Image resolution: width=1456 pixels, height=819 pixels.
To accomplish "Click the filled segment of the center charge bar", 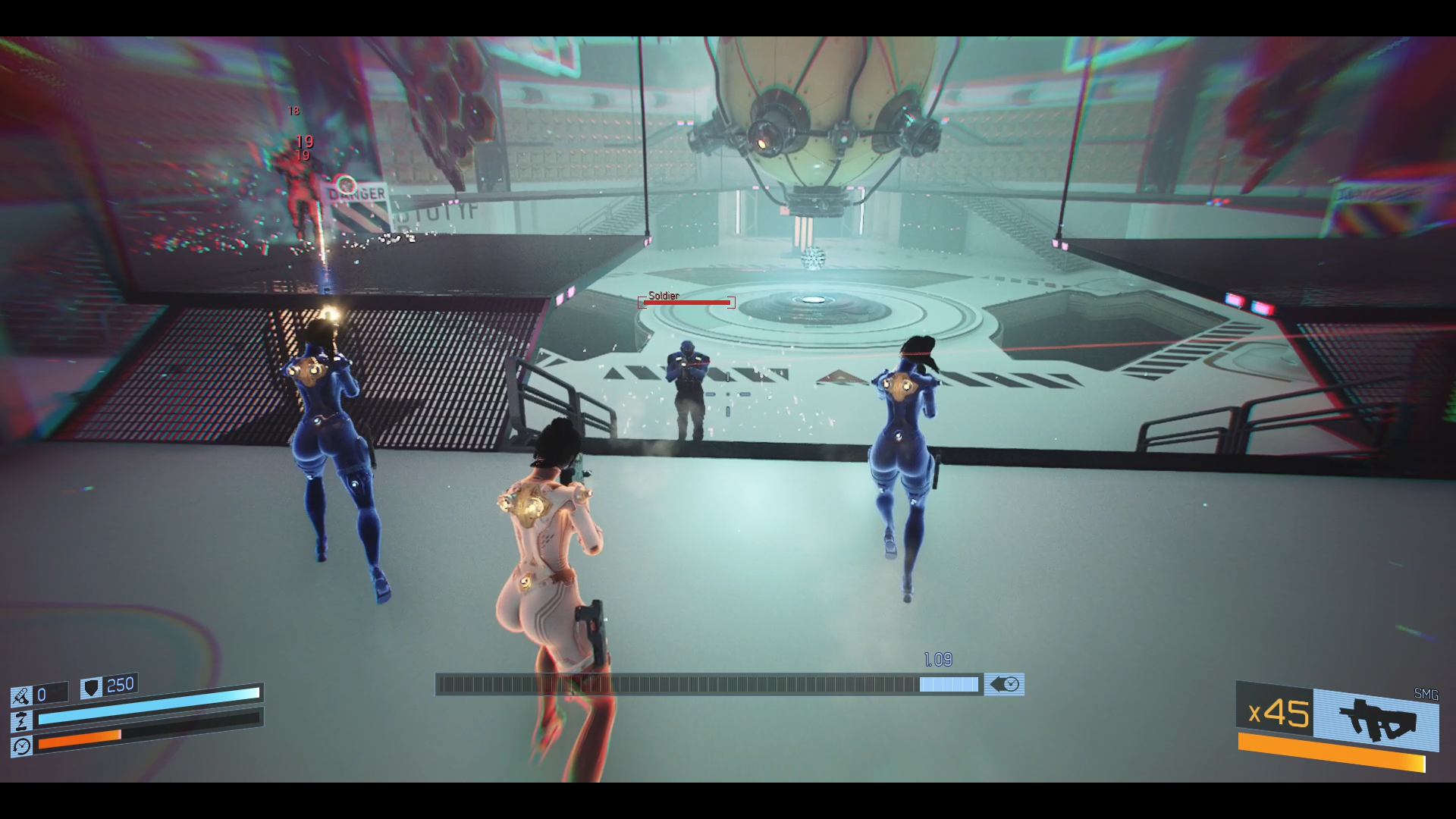I will click(948, 686).
